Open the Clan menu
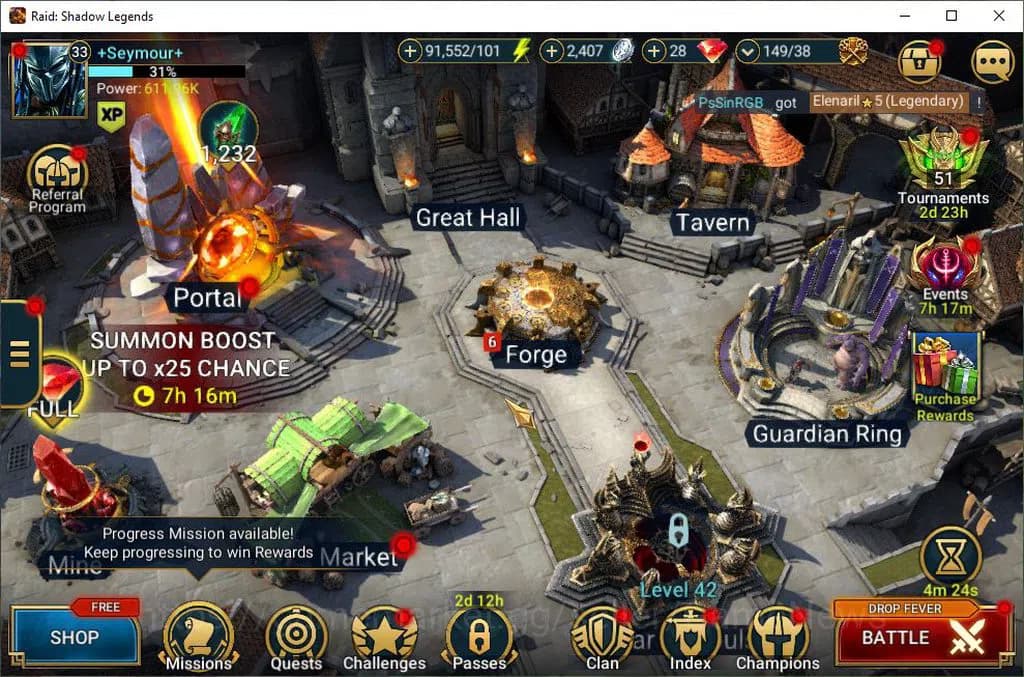Screen dimensions: 1024x677 click(602, 636)
